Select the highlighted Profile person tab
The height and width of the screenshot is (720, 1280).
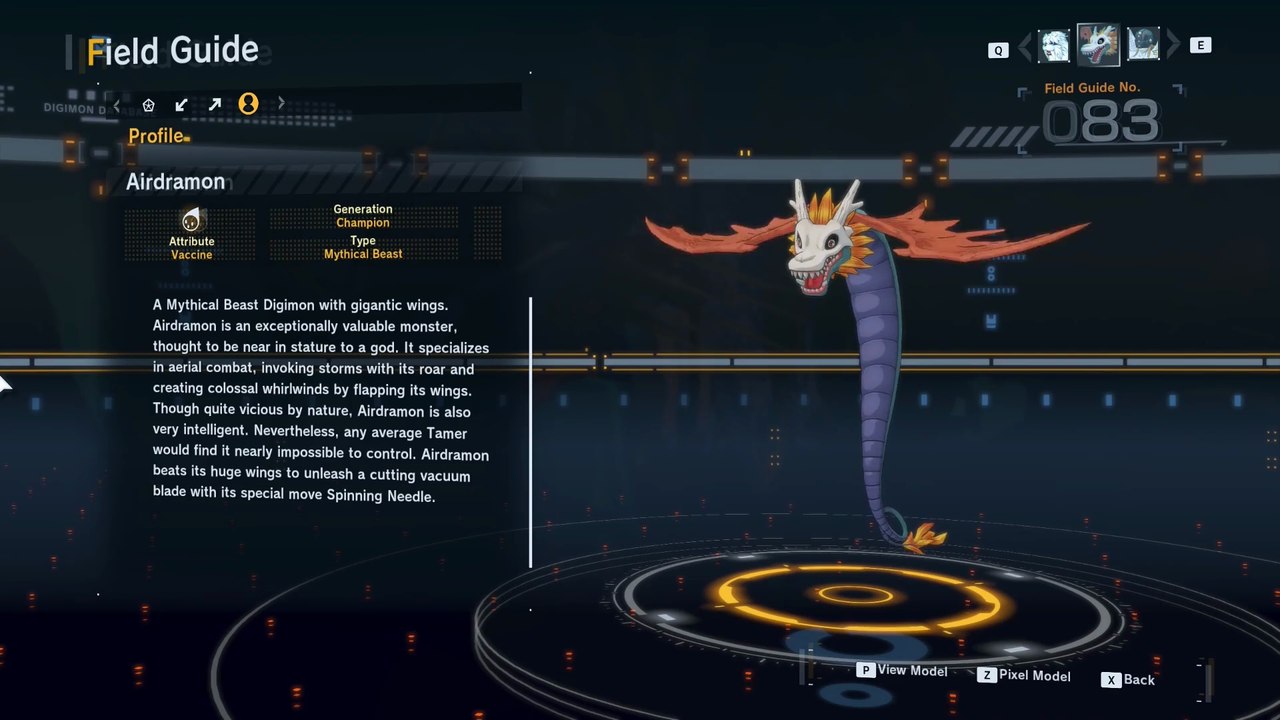(x=248, y=104)
